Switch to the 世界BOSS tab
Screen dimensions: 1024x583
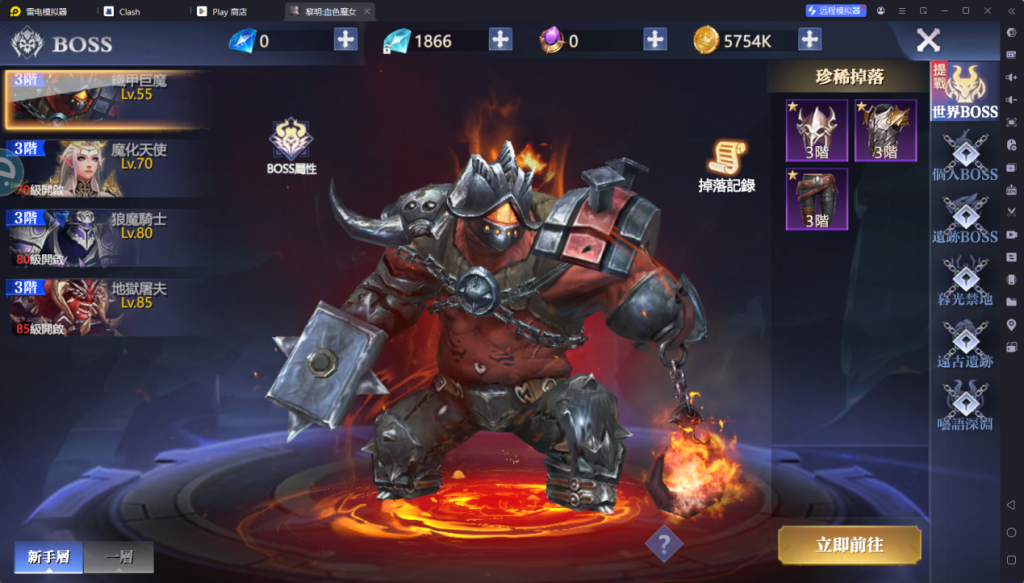pos(965,92)
